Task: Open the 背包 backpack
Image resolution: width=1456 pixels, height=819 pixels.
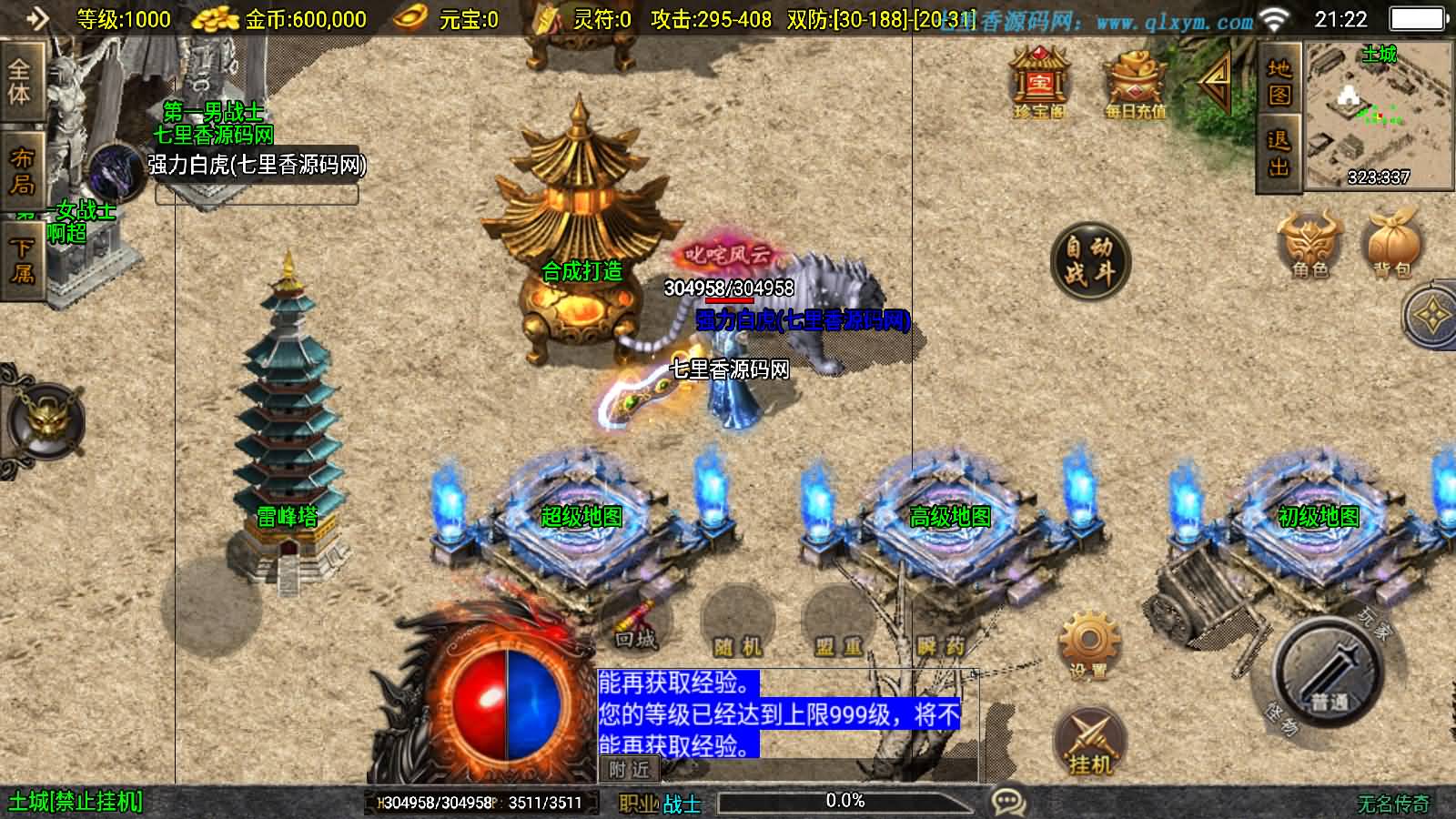Action: pos(1390,241)
